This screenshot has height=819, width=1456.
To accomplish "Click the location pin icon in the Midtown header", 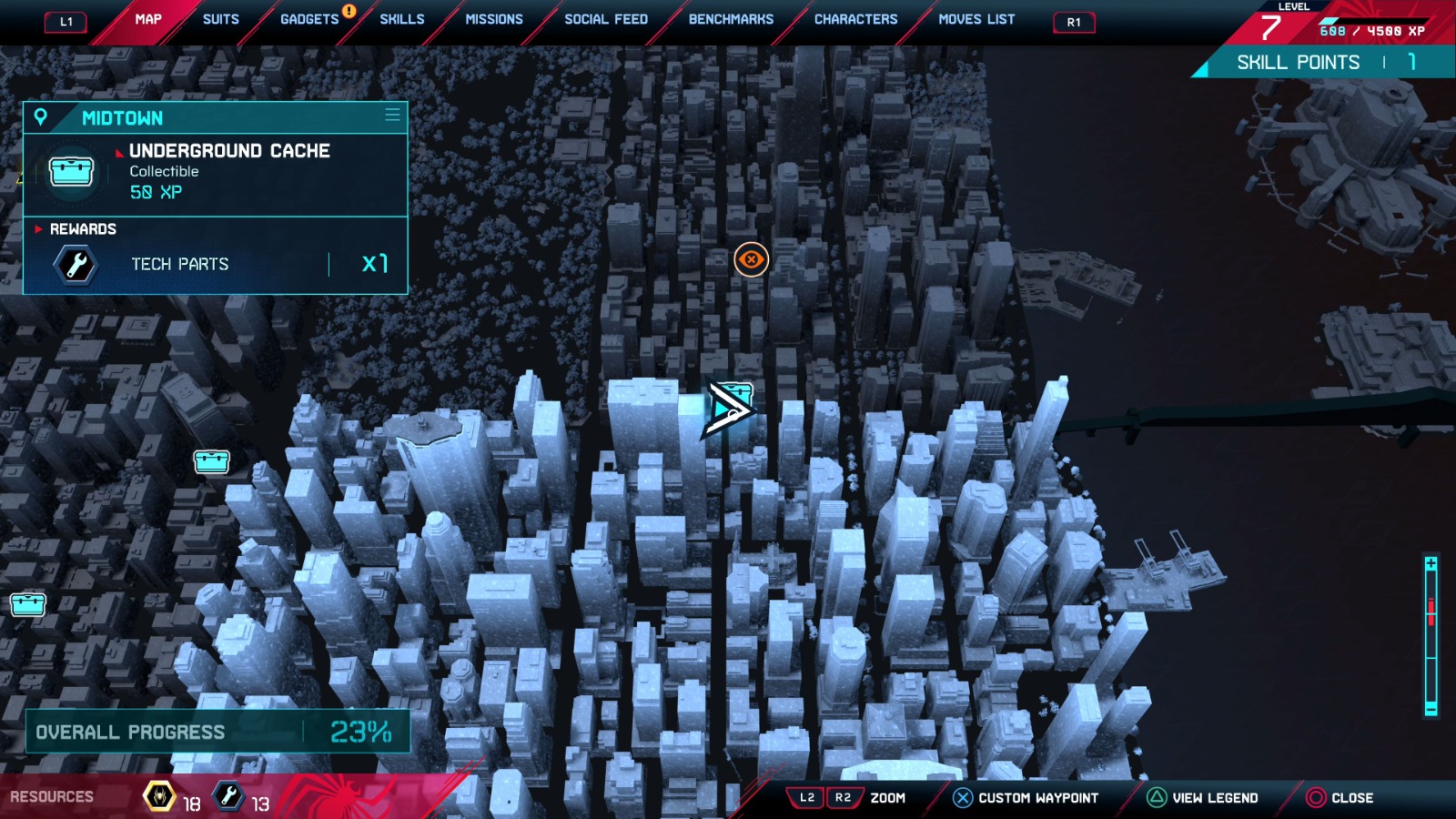I will click(40, 117).
